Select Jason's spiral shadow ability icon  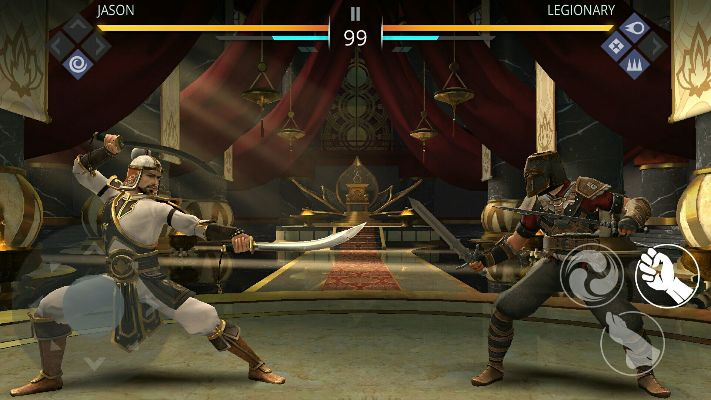(77, 63)
